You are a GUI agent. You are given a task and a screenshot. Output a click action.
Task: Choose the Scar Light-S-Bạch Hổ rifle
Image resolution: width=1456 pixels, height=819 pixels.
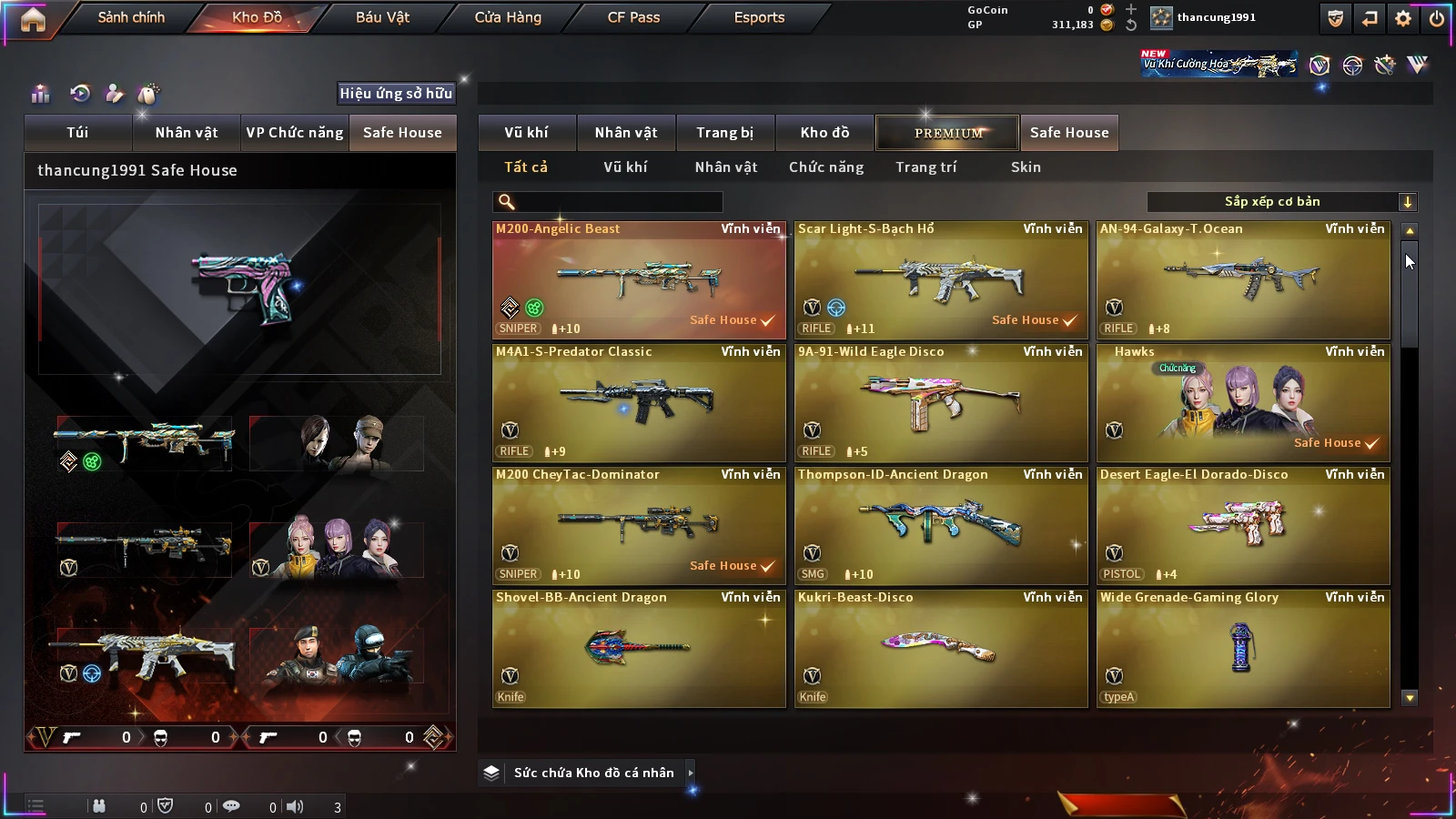coord(941,280)
